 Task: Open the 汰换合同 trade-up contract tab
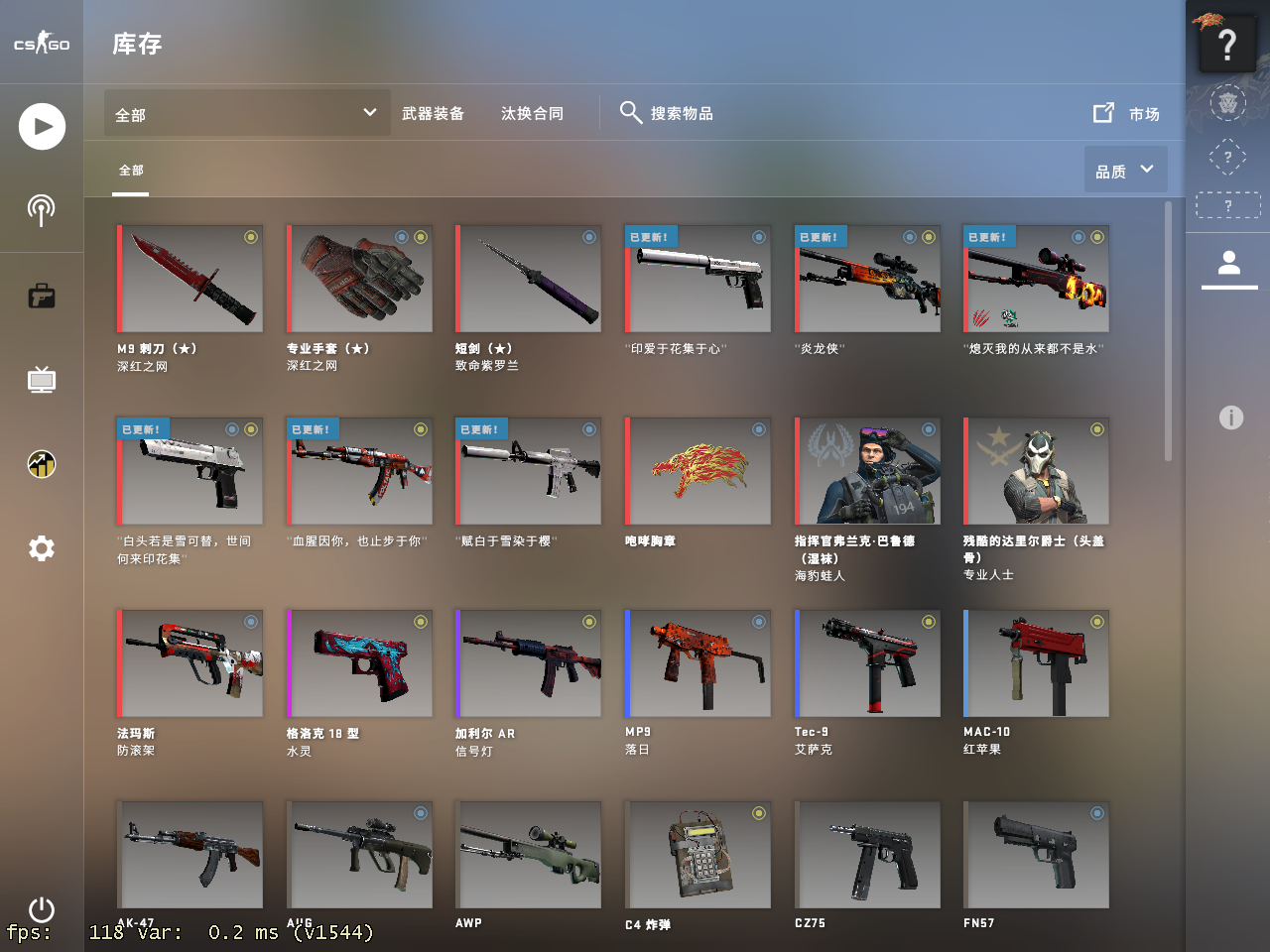click(x=533, y=113)
